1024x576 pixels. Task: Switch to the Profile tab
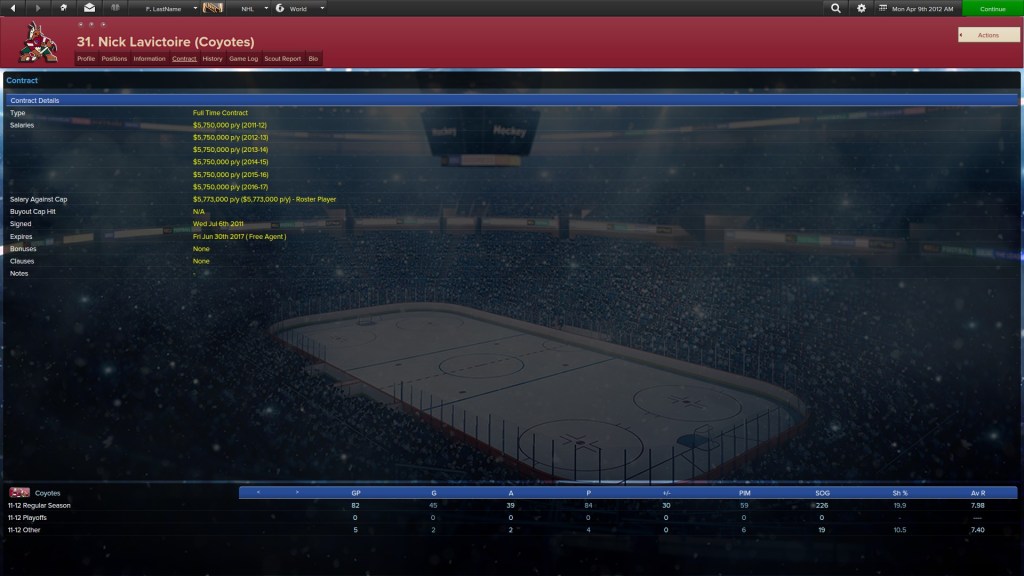coord(86,59)
